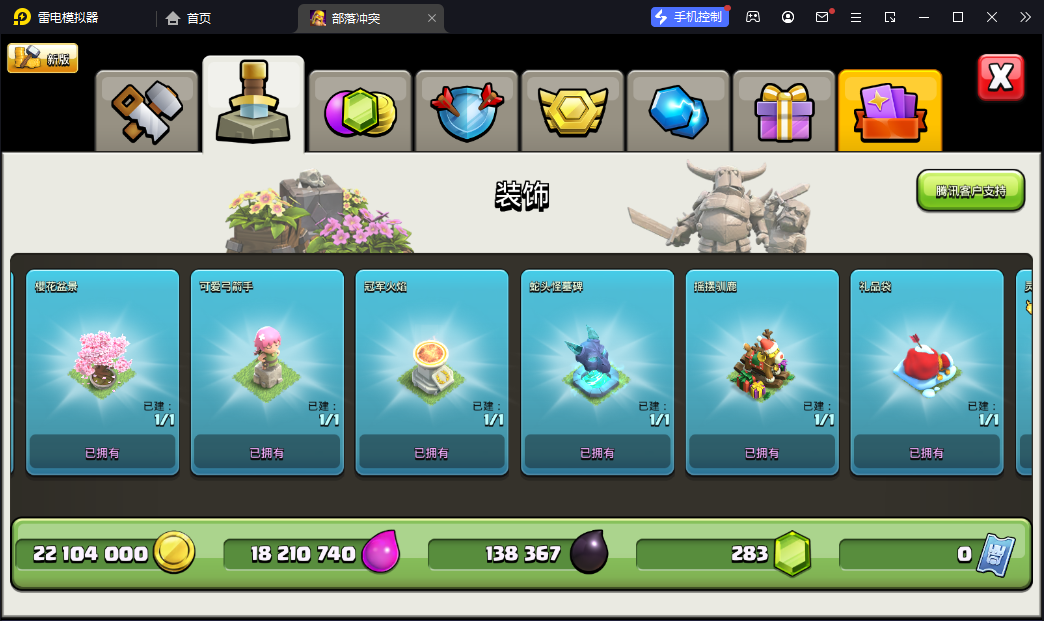The height and width of the screenshot is (621, 1044).
Task: Open the 手机控制 phone control button
Action: (688, 17)
